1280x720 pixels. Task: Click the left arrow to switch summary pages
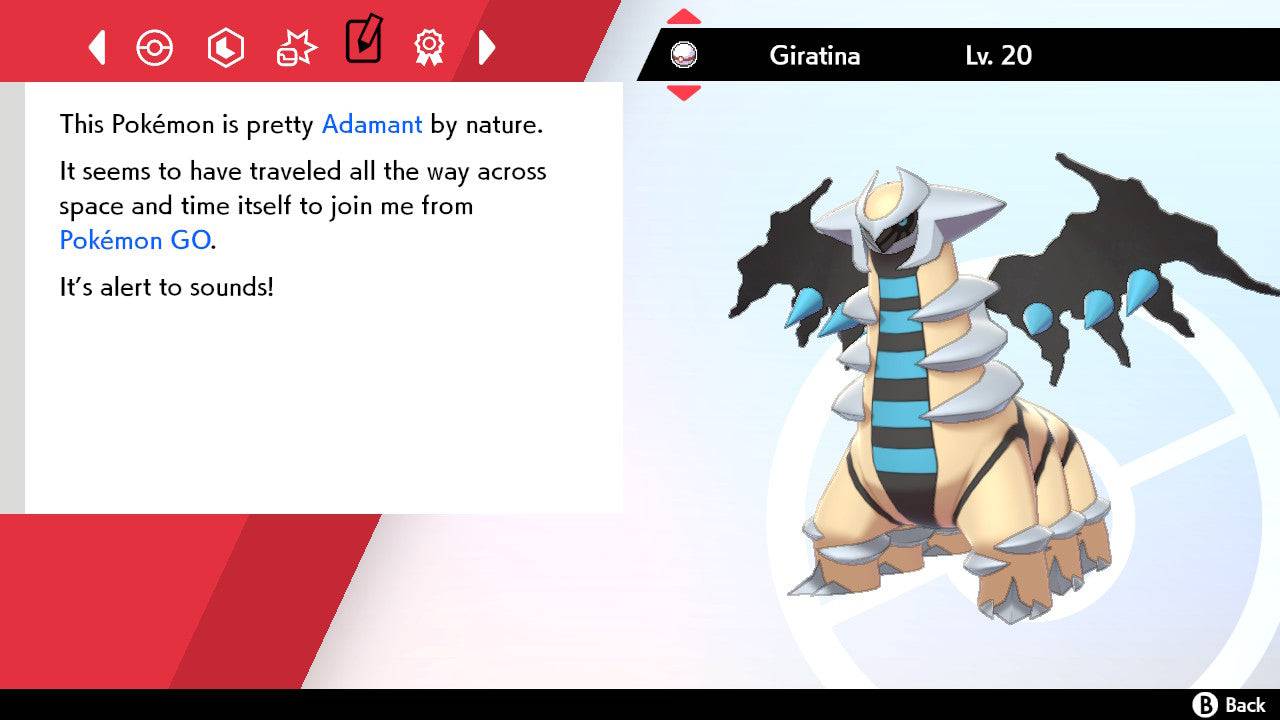(96, 47)
